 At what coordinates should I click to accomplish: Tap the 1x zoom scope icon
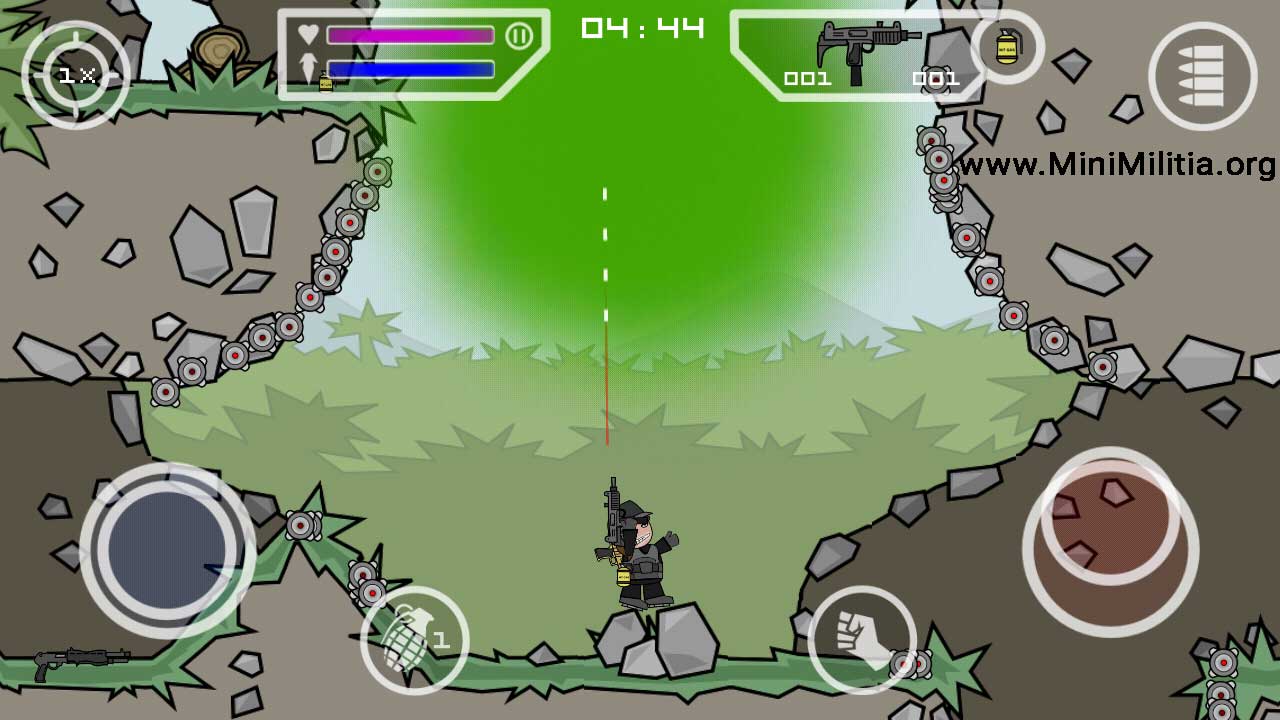(x=75, y=75)
